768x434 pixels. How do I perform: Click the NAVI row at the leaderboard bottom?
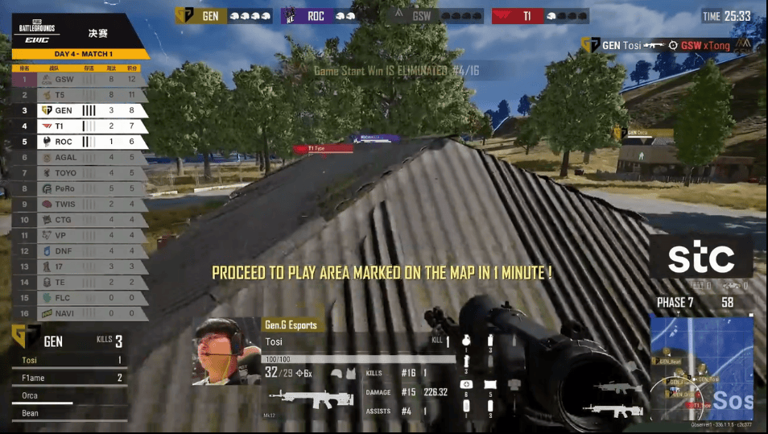[79, 313]
